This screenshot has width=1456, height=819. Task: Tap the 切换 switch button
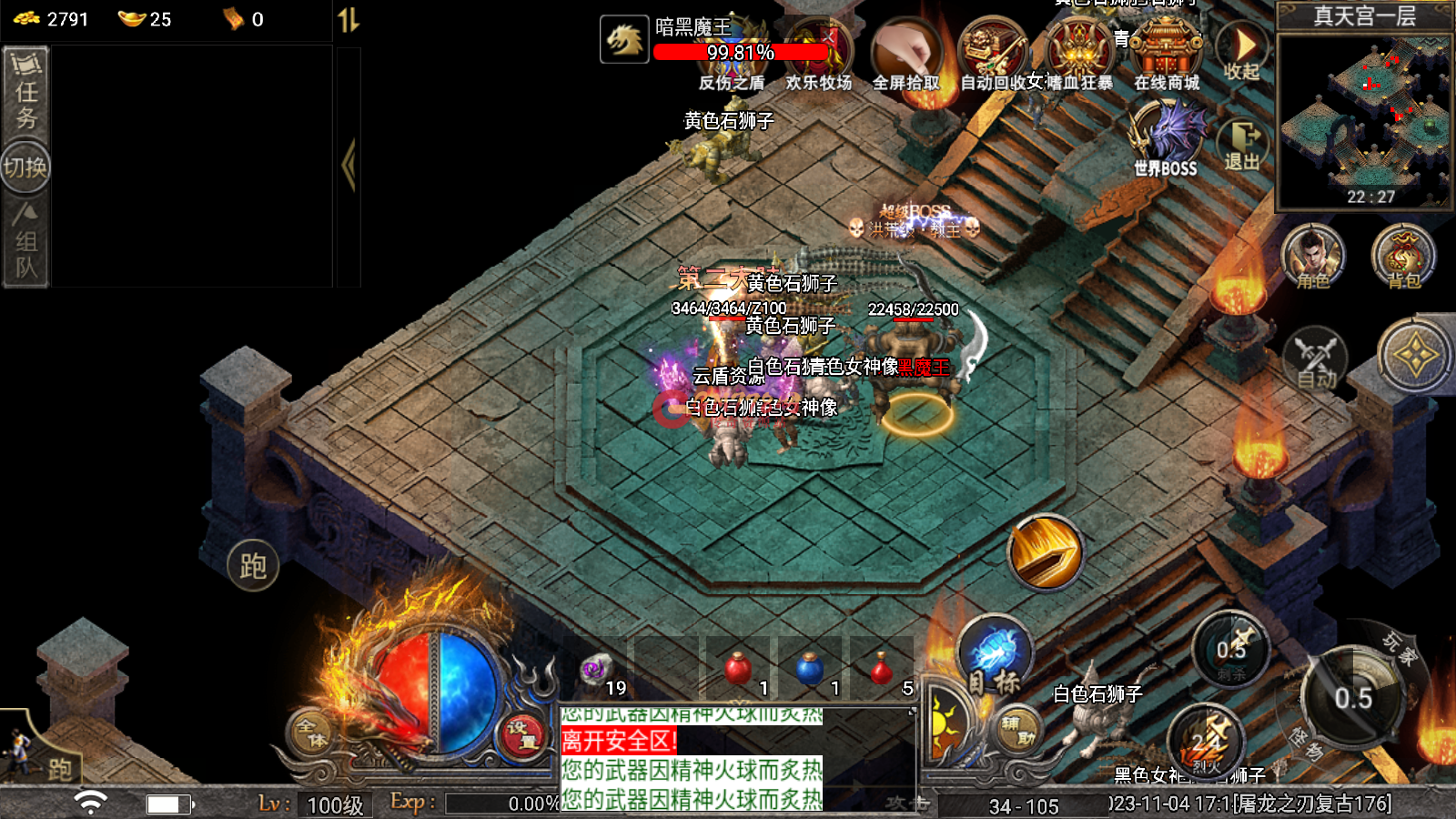(x=25, y=167)
